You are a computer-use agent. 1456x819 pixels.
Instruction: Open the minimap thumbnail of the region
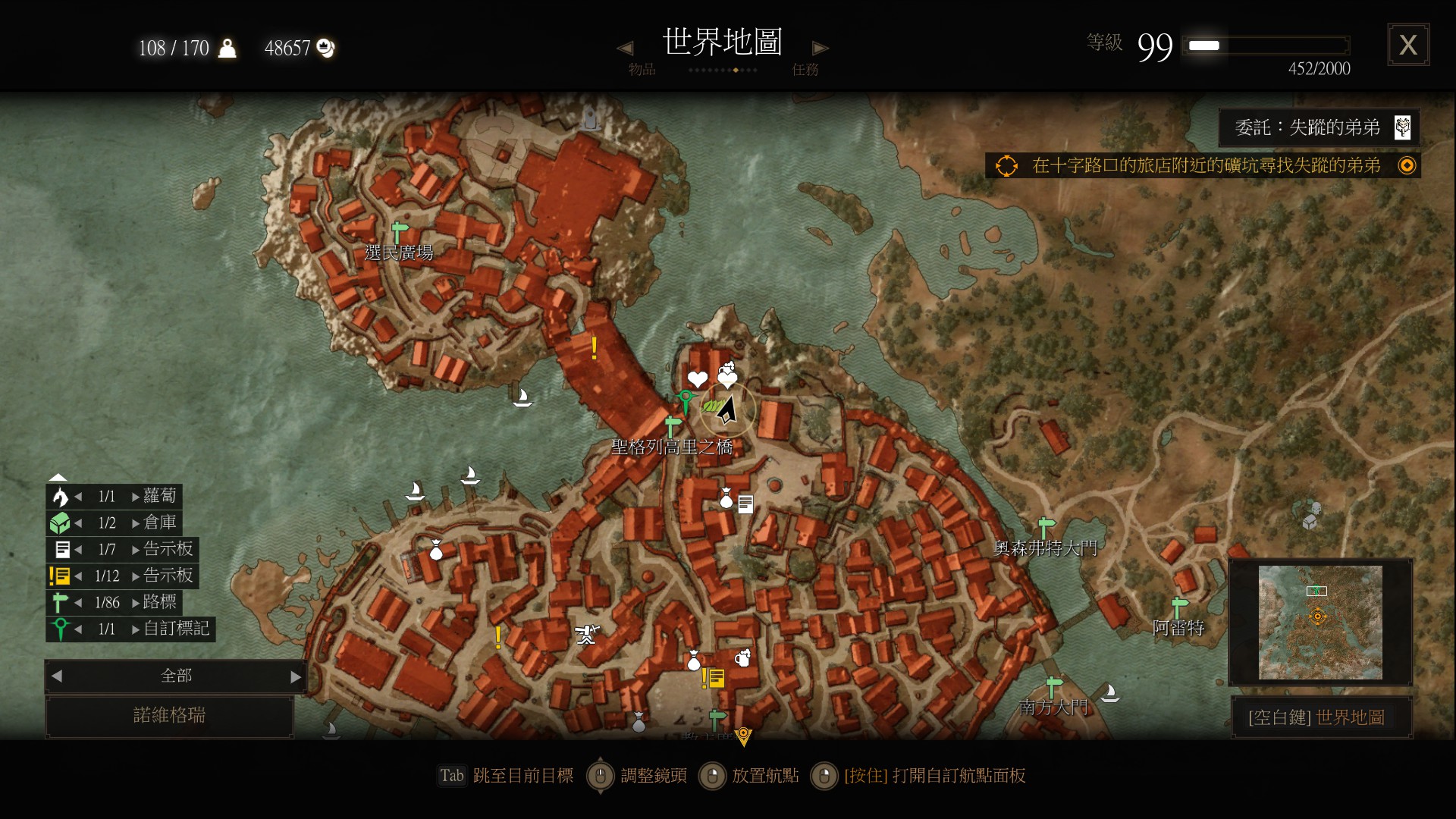point(1319,622)
